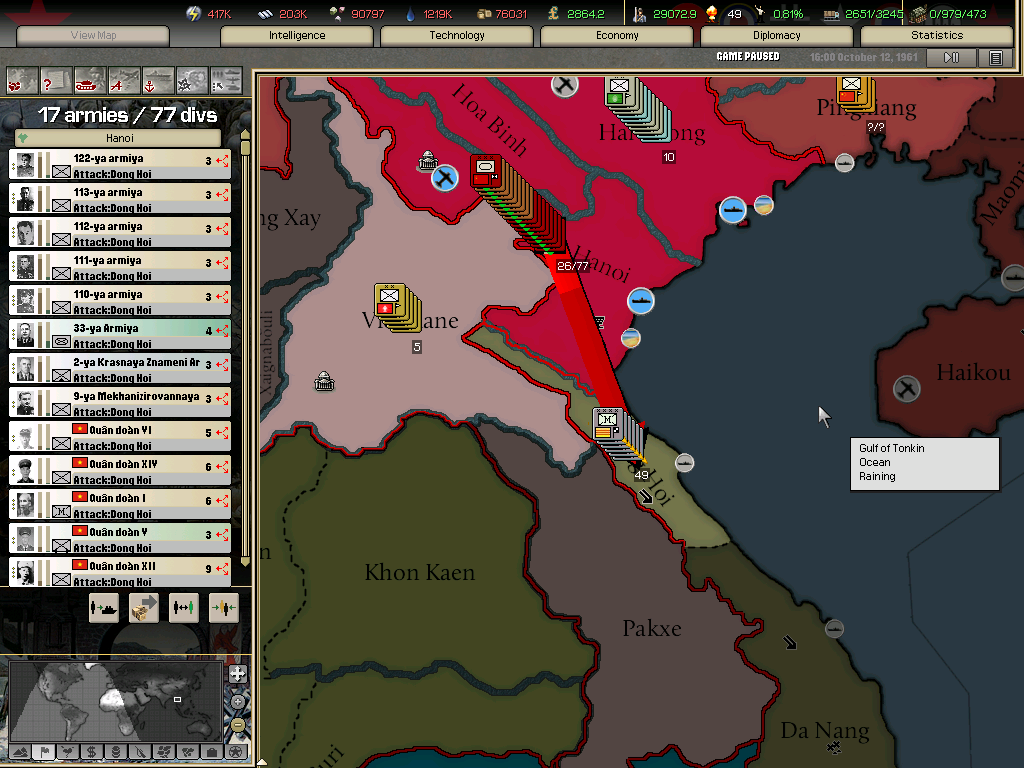Open the air units plane icon list
This screenshot has height=768, width=1024.
(x=123, y=78)
